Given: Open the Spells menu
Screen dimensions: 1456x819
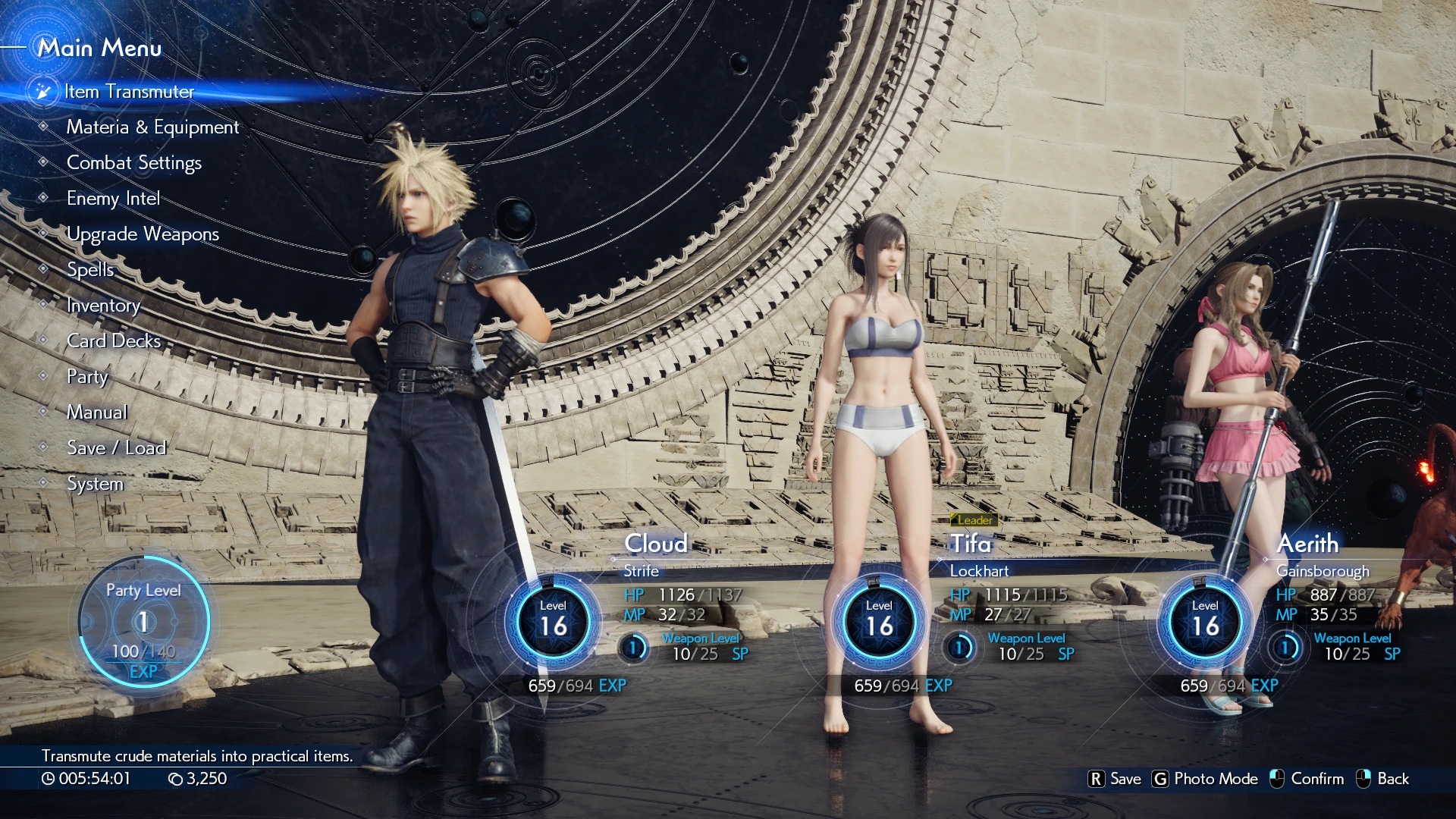Looking at the screenshot, I should [x=90, y=270].
